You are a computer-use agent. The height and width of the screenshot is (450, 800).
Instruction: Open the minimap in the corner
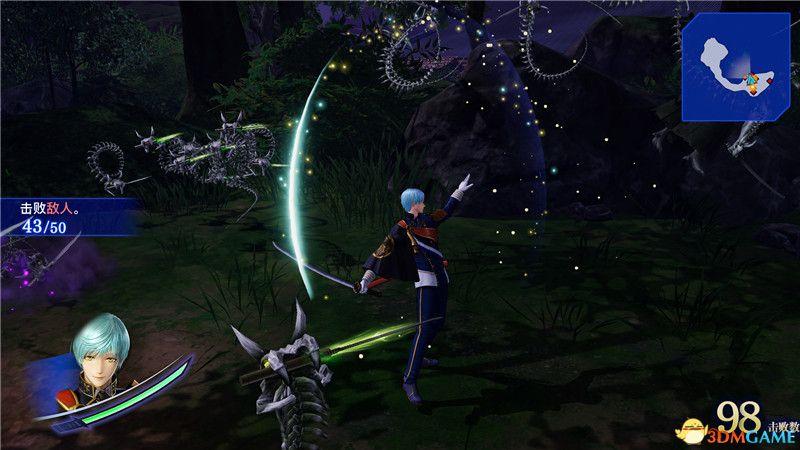point(739,66)
